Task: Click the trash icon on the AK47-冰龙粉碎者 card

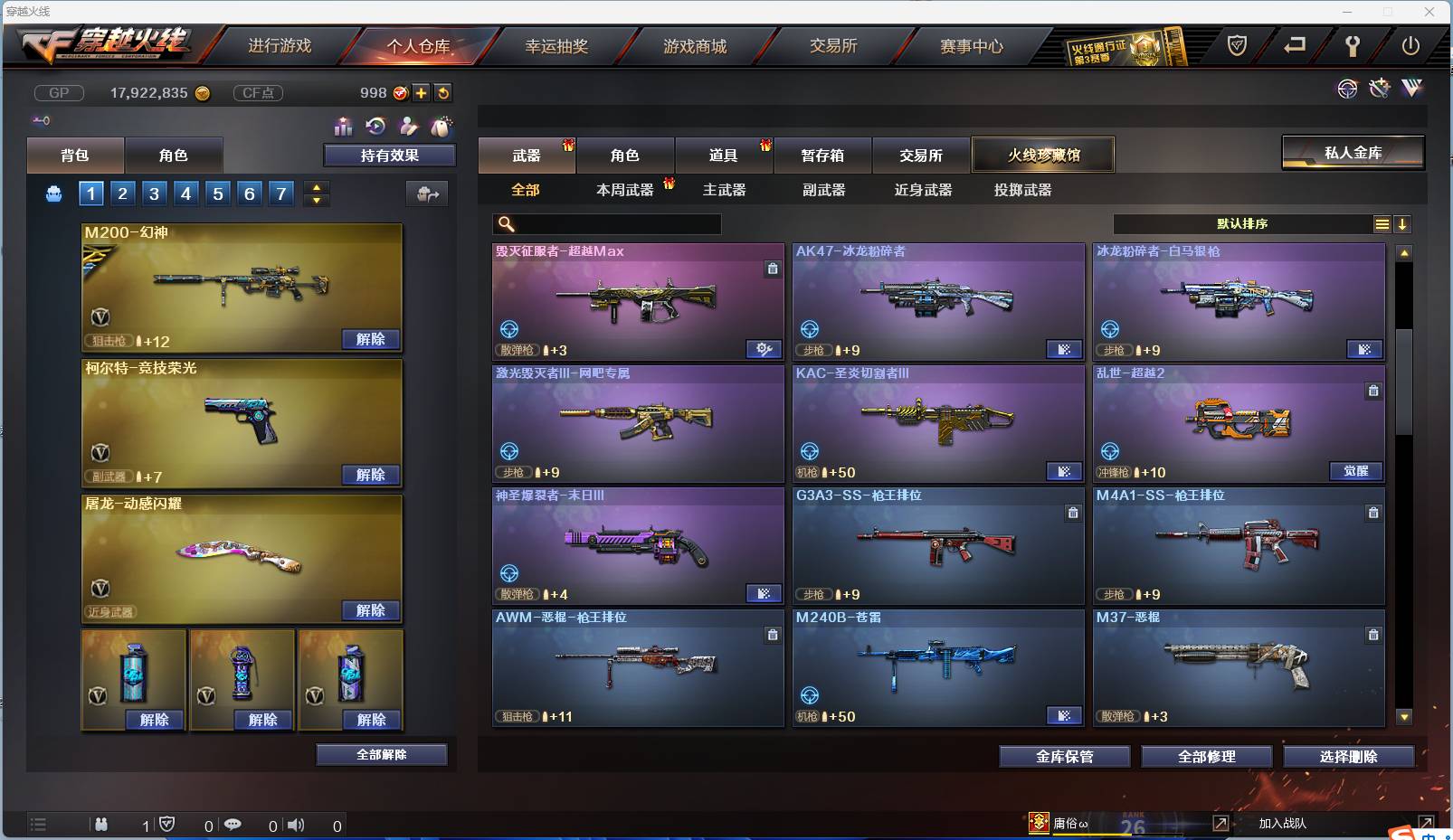Action: point(1073,268)
